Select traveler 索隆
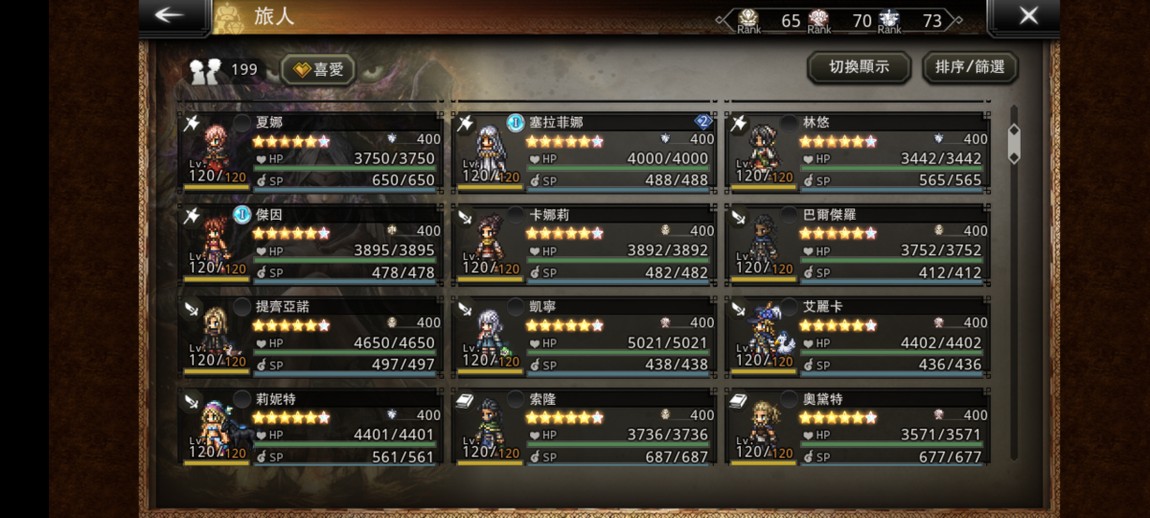 coord(584,427)
